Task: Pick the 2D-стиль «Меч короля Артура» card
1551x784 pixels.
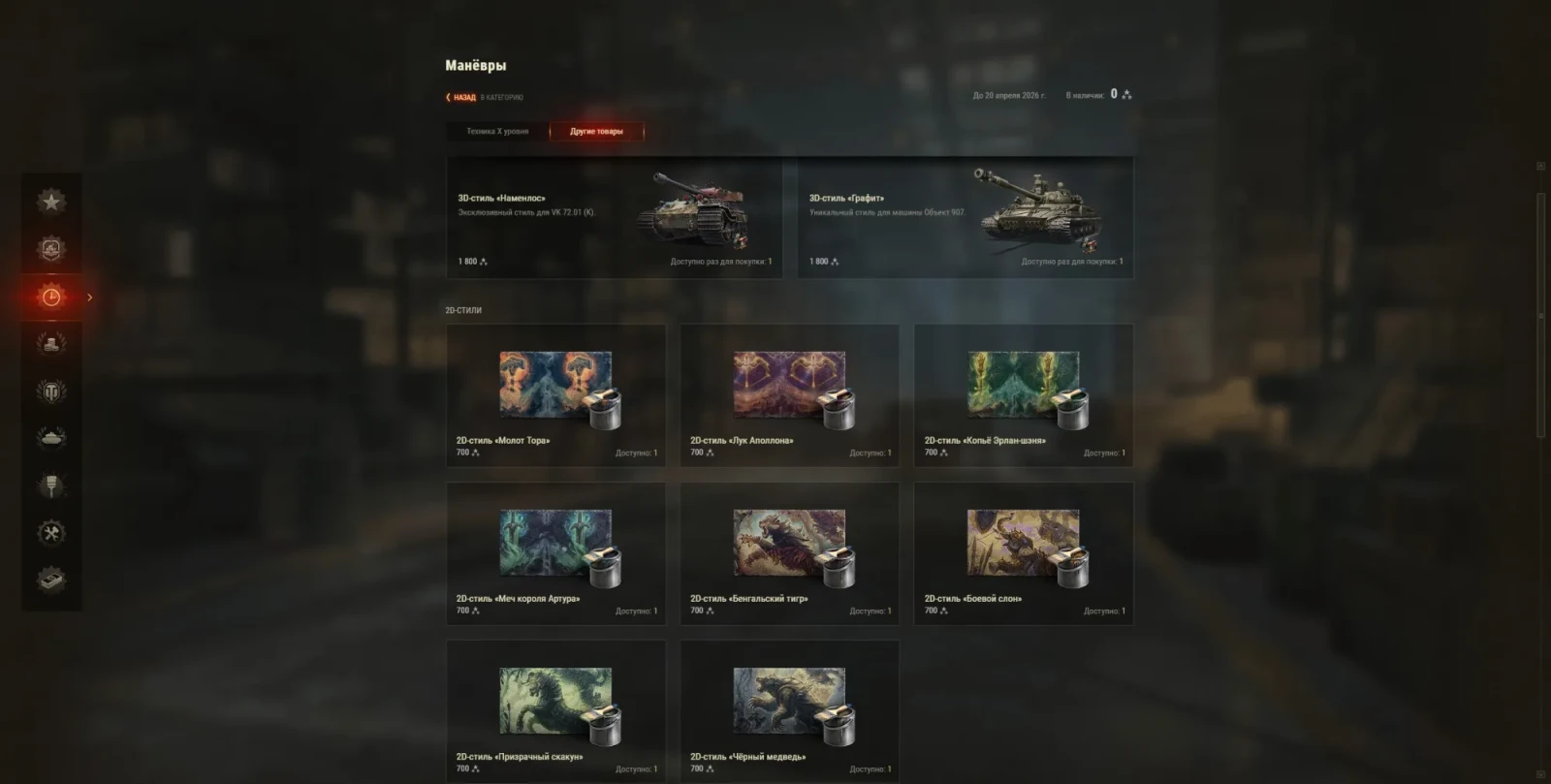Action: (555, 553)
